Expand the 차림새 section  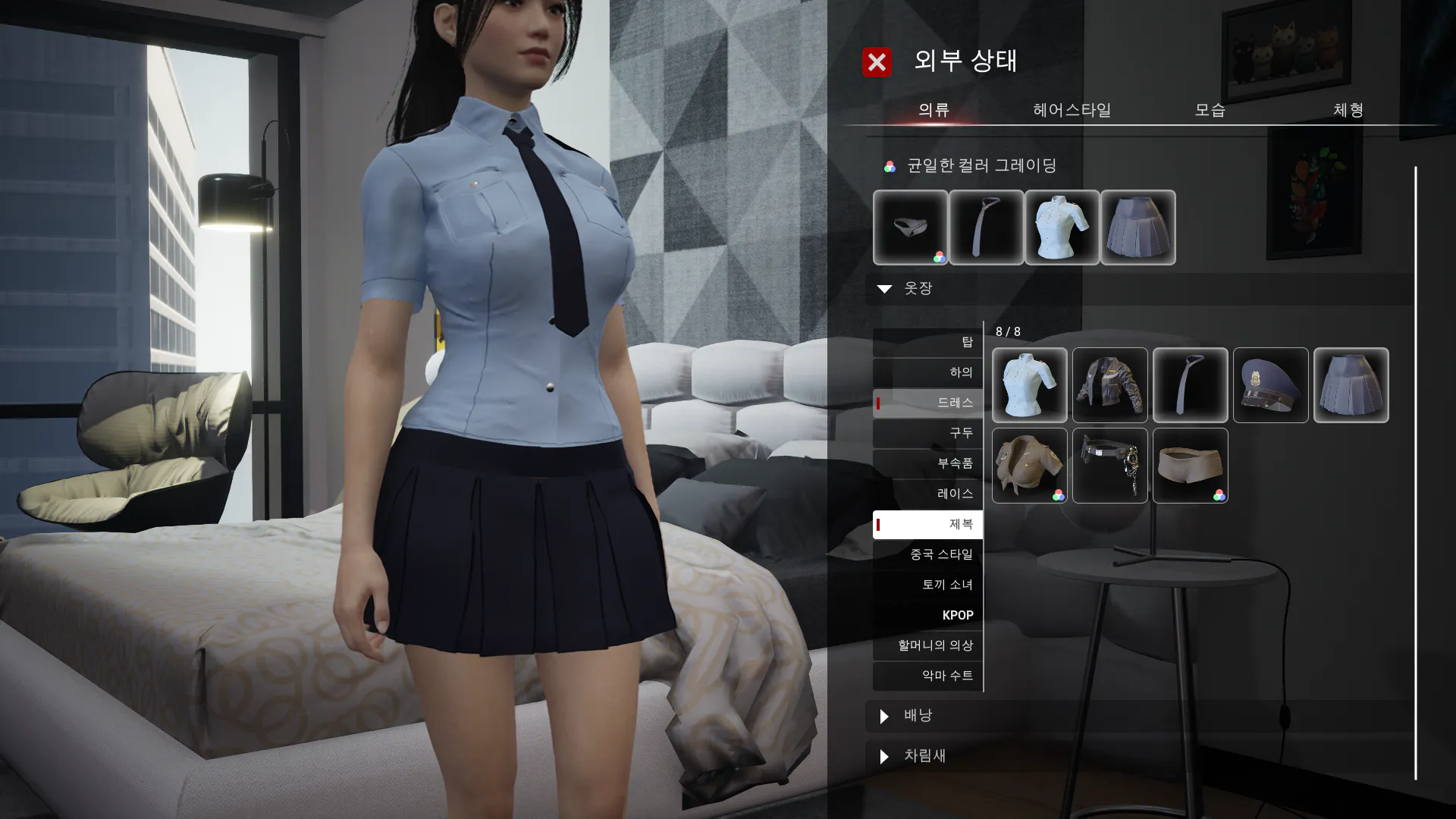coord(885,756)
